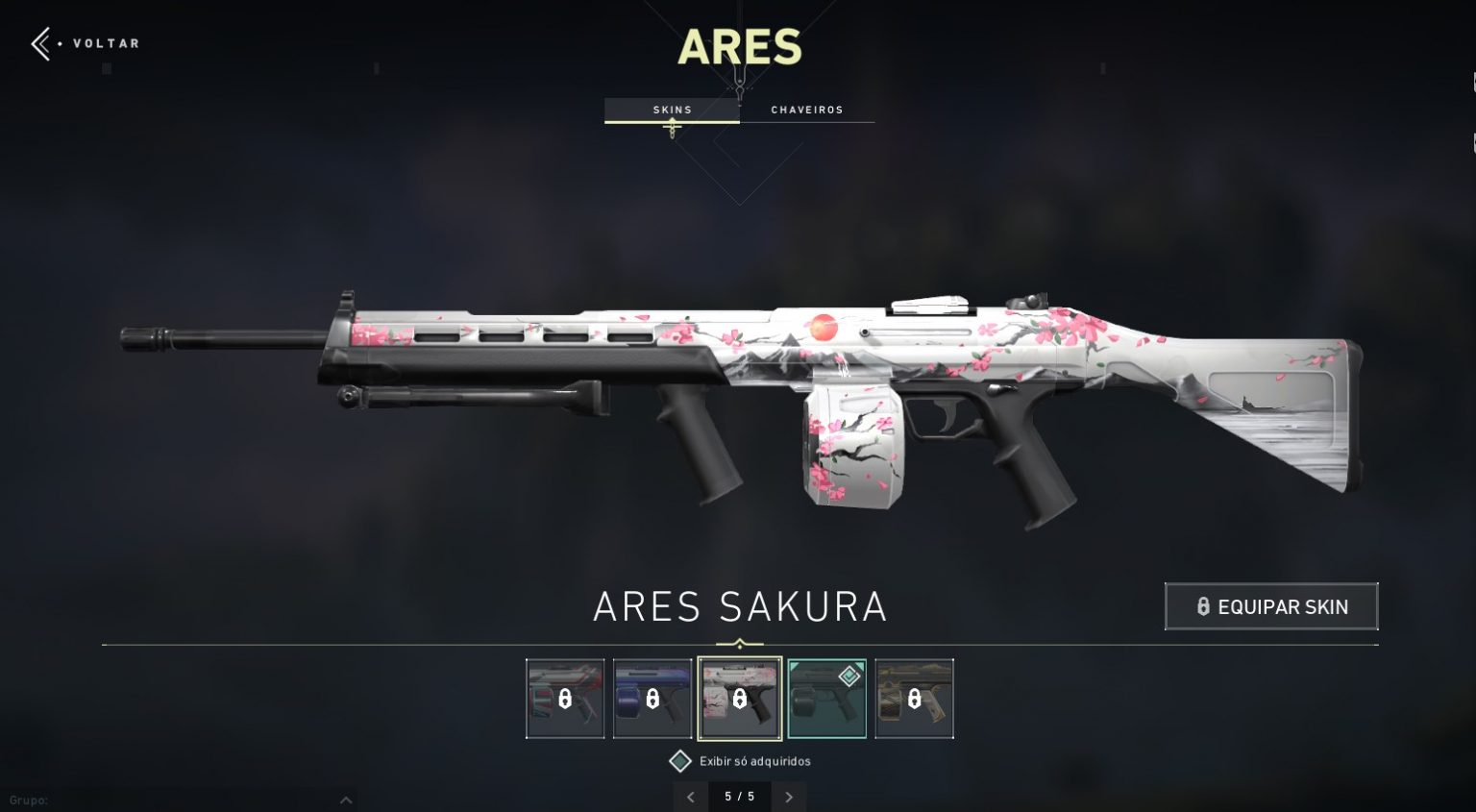Viewport: 1476px width, 812px height.
Task: Click the diamond icon next to Exibir só adquiridos
Action: point(679,761)
